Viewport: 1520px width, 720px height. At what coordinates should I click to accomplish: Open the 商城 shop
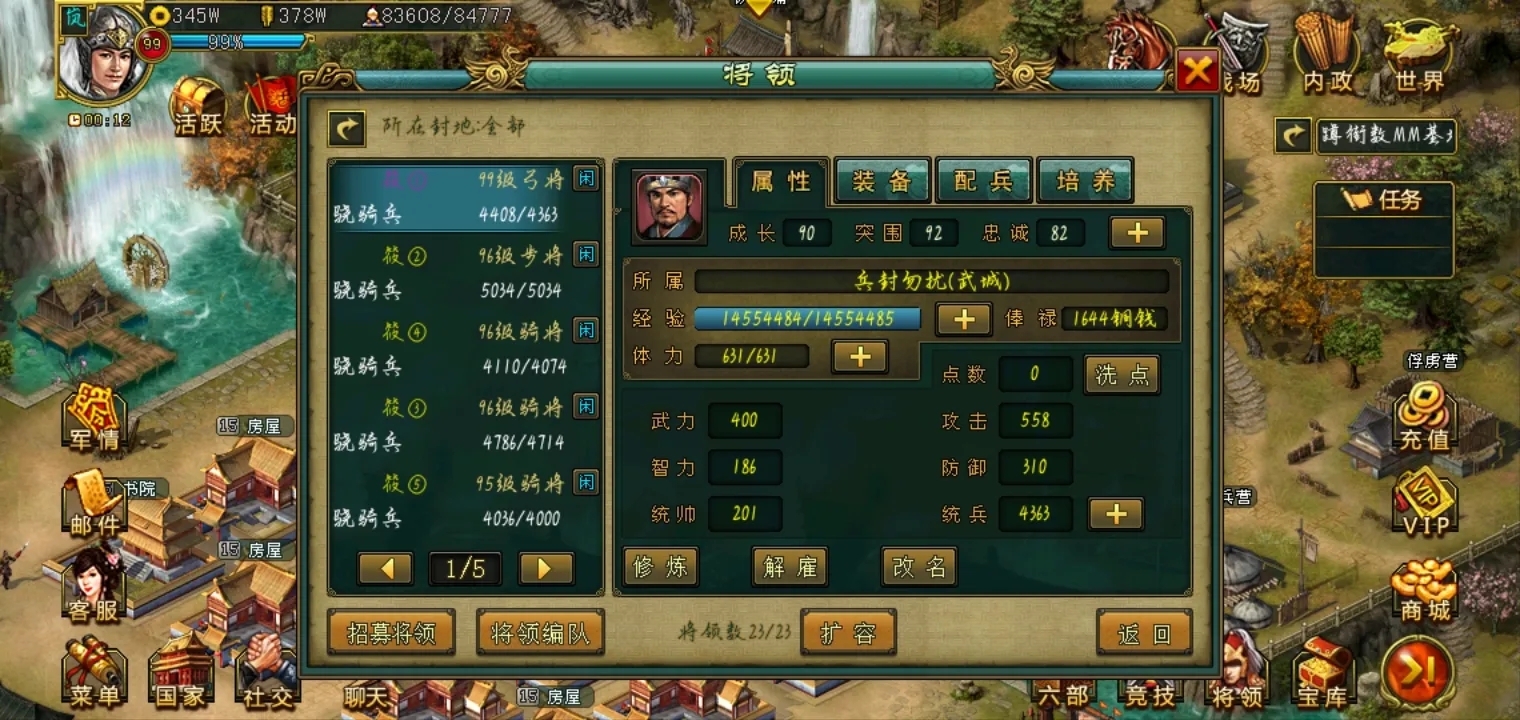pyautogui.click(x=1424, y=590)
